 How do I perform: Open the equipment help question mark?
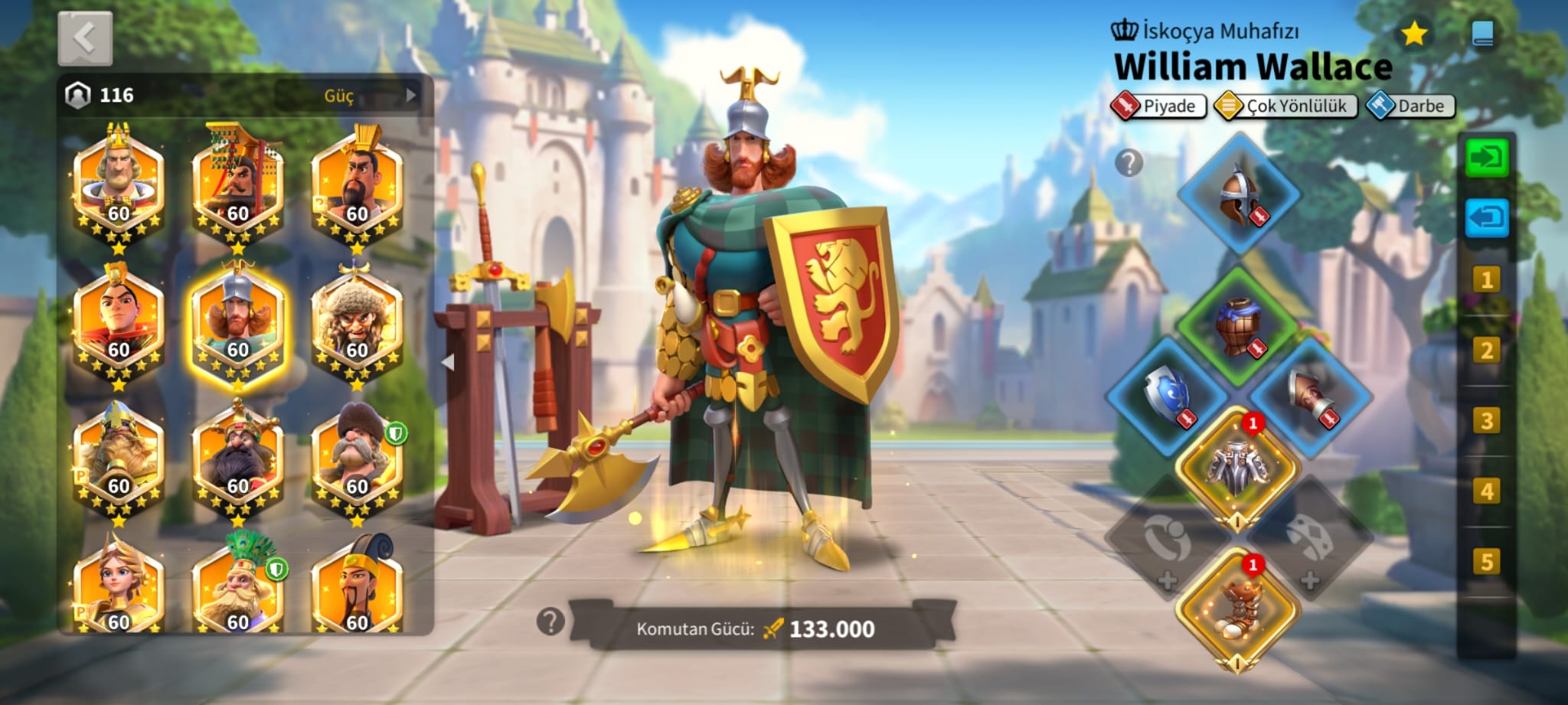click(x=1129, y=162)
